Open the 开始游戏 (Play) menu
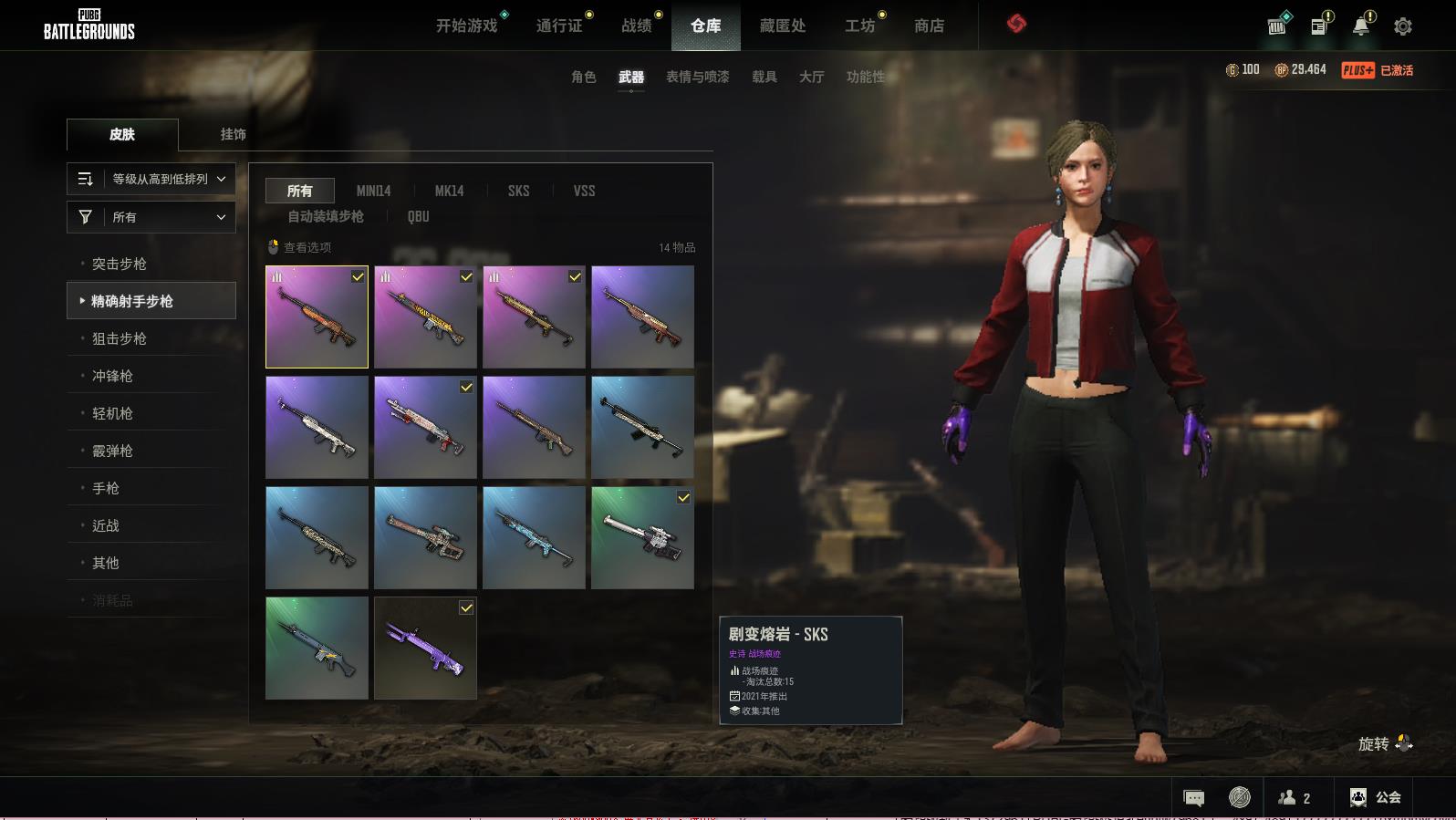Viewport: 1456px width, 820px height. [466, 26]
